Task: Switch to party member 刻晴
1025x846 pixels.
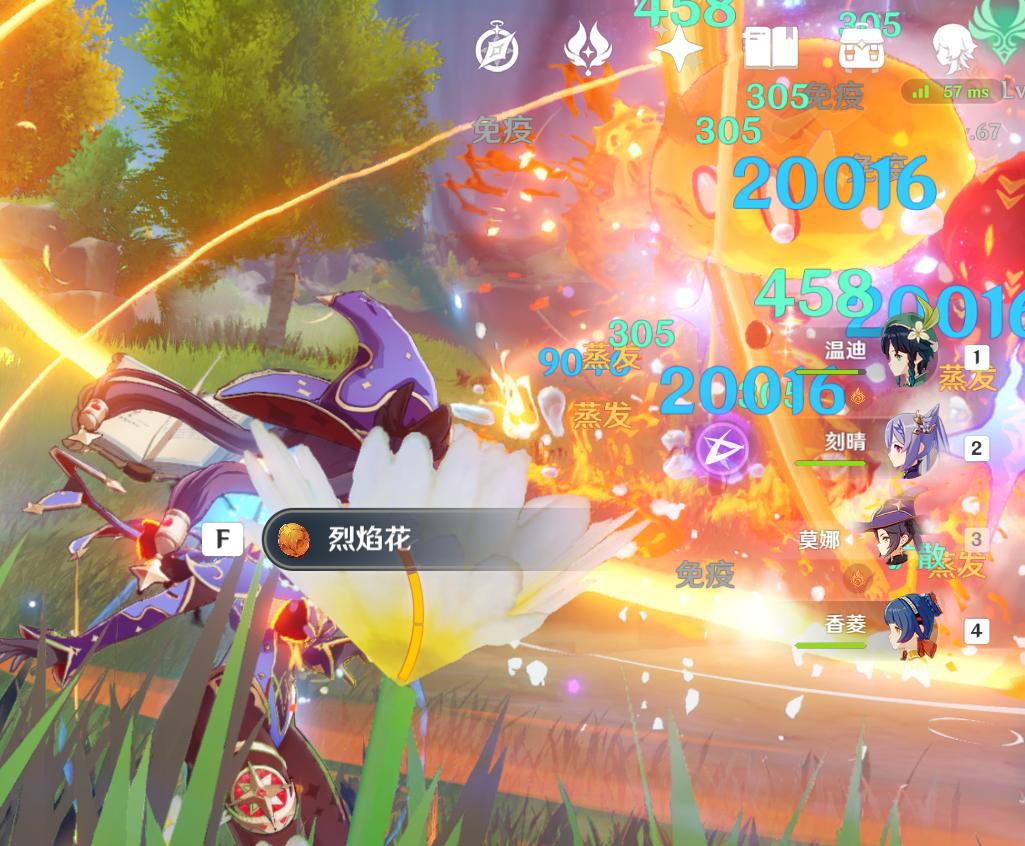Action: pyautogui.click(x=908, y=447)
